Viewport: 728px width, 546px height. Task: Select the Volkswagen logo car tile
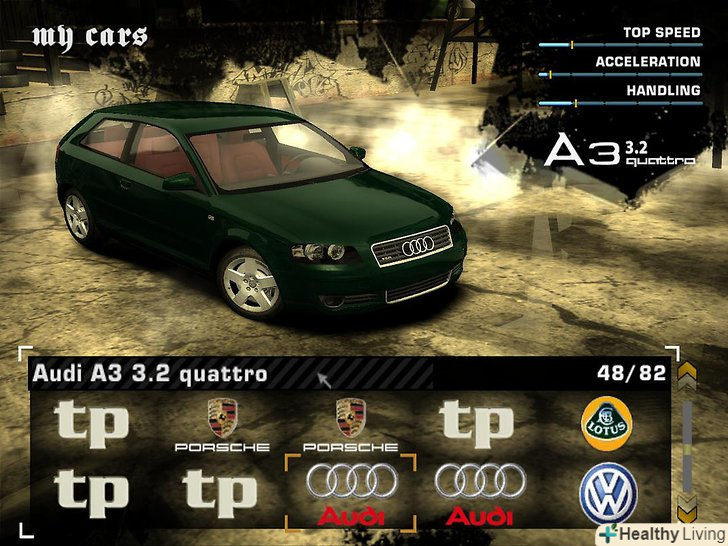[607, 493]
